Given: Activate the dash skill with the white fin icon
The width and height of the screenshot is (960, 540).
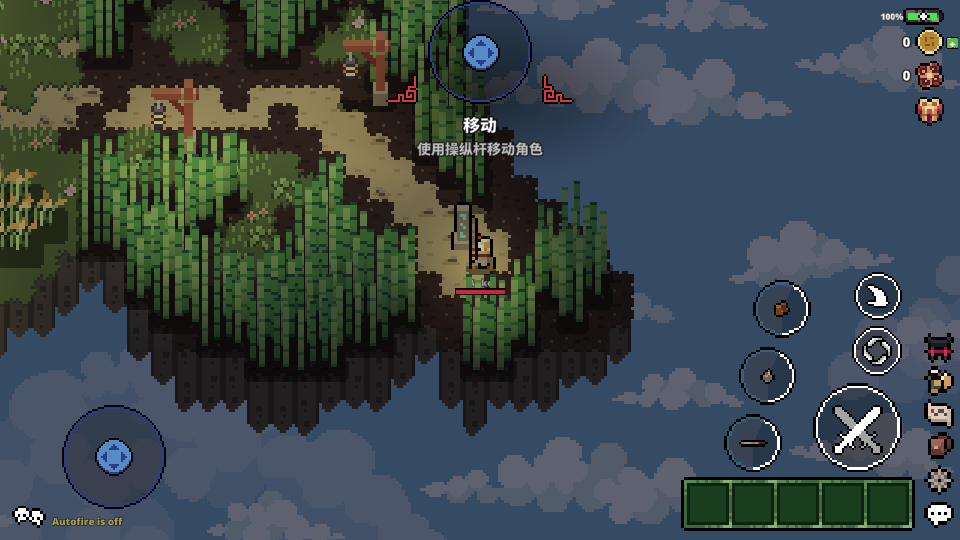Looking at the screenshot, I should pos(877,296).
